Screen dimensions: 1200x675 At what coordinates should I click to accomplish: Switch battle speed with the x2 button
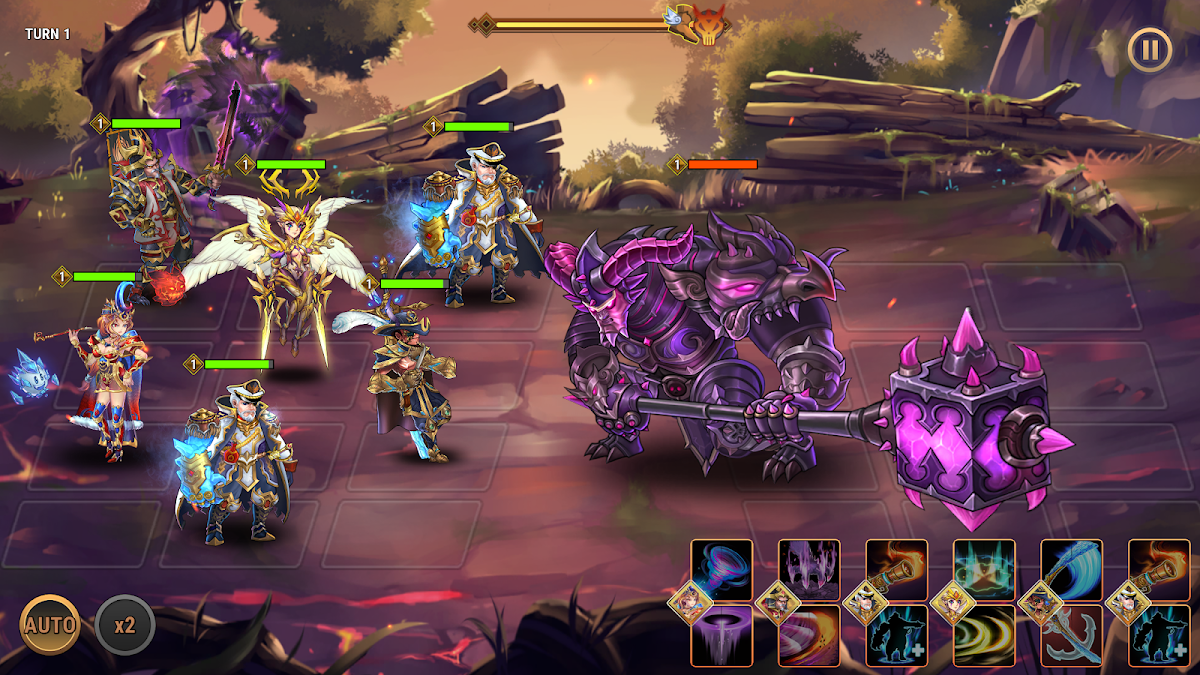[x=125, y=625]
